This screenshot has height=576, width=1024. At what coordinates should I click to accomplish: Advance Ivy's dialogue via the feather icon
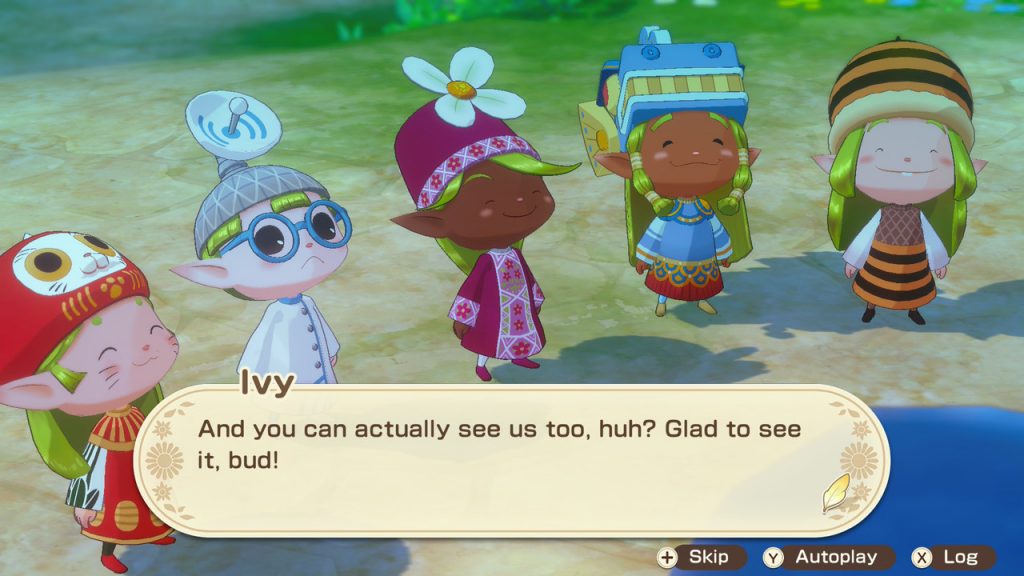[835, 492]
